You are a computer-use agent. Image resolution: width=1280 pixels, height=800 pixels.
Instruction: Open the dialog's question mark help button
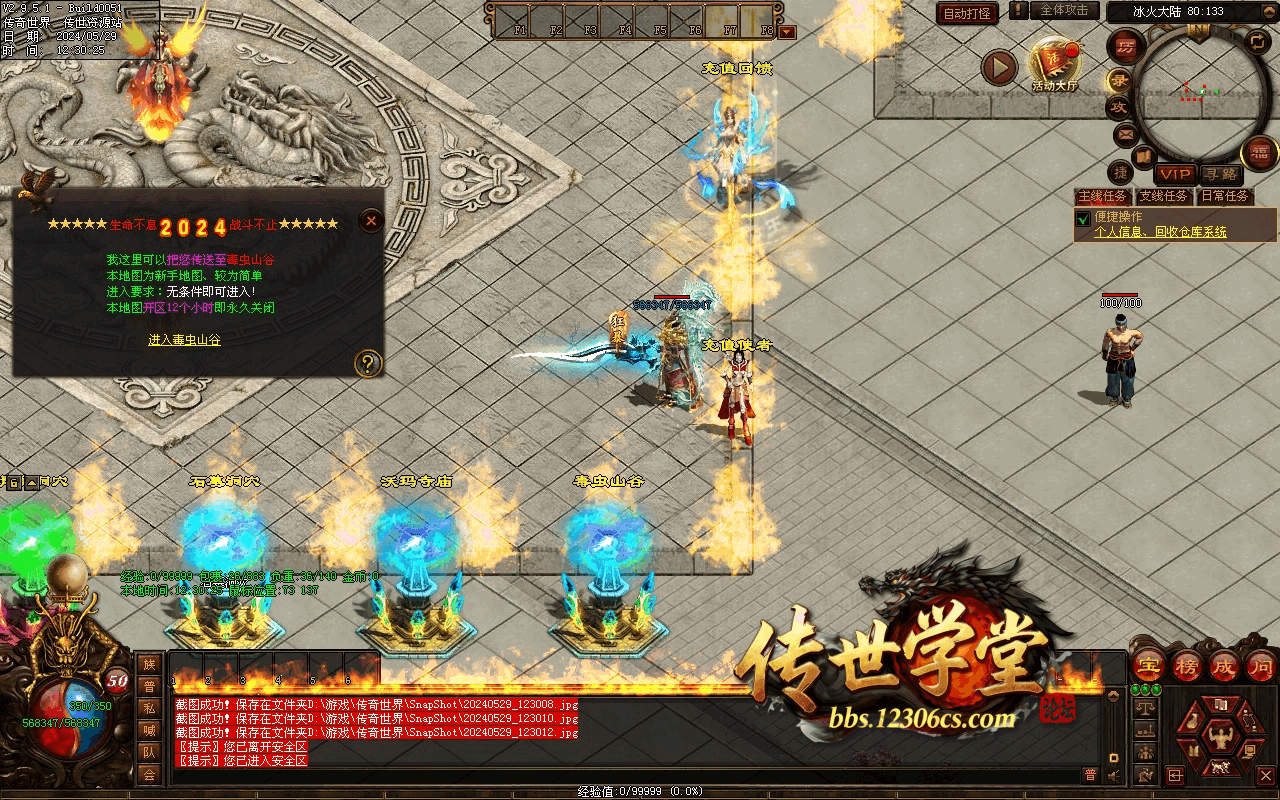[x=369, y=362]
